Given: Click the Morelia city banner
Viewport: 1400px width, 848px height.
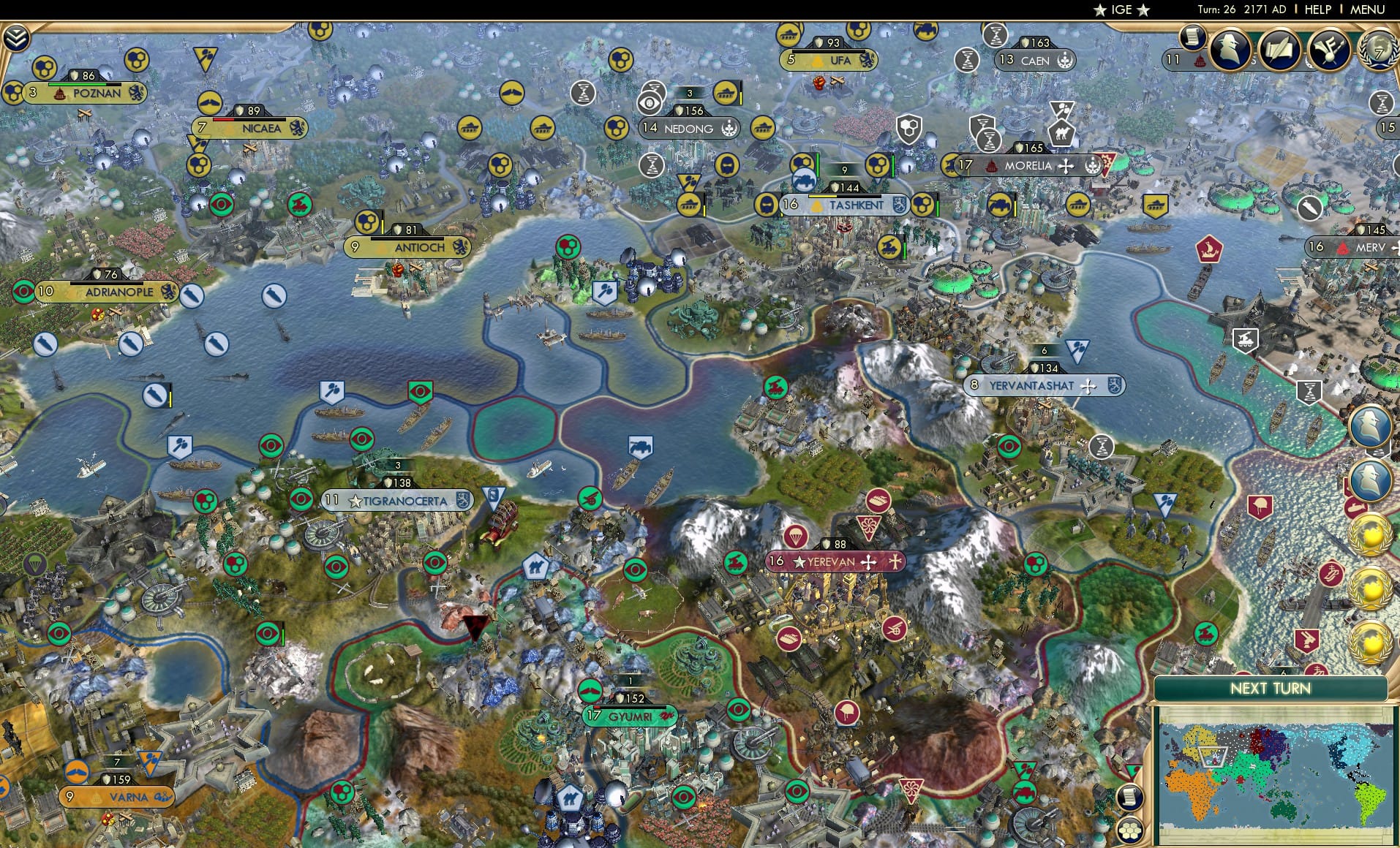Looking at the screenshot, I should tap(1031, 167).
